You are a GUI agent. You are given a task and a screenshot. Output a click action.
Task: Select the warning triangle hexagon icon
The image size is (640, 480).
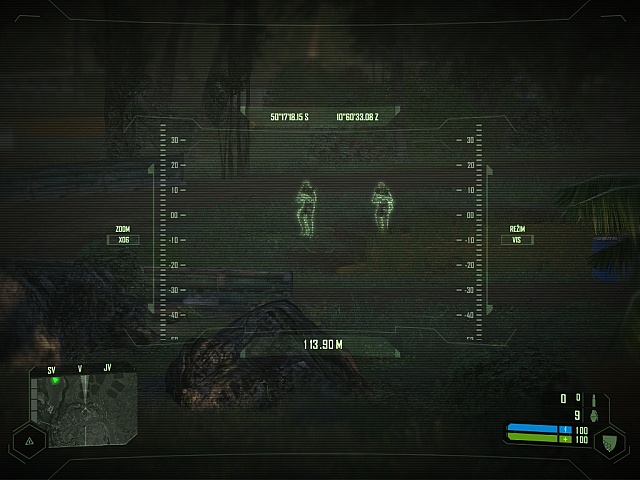(29, 439)
